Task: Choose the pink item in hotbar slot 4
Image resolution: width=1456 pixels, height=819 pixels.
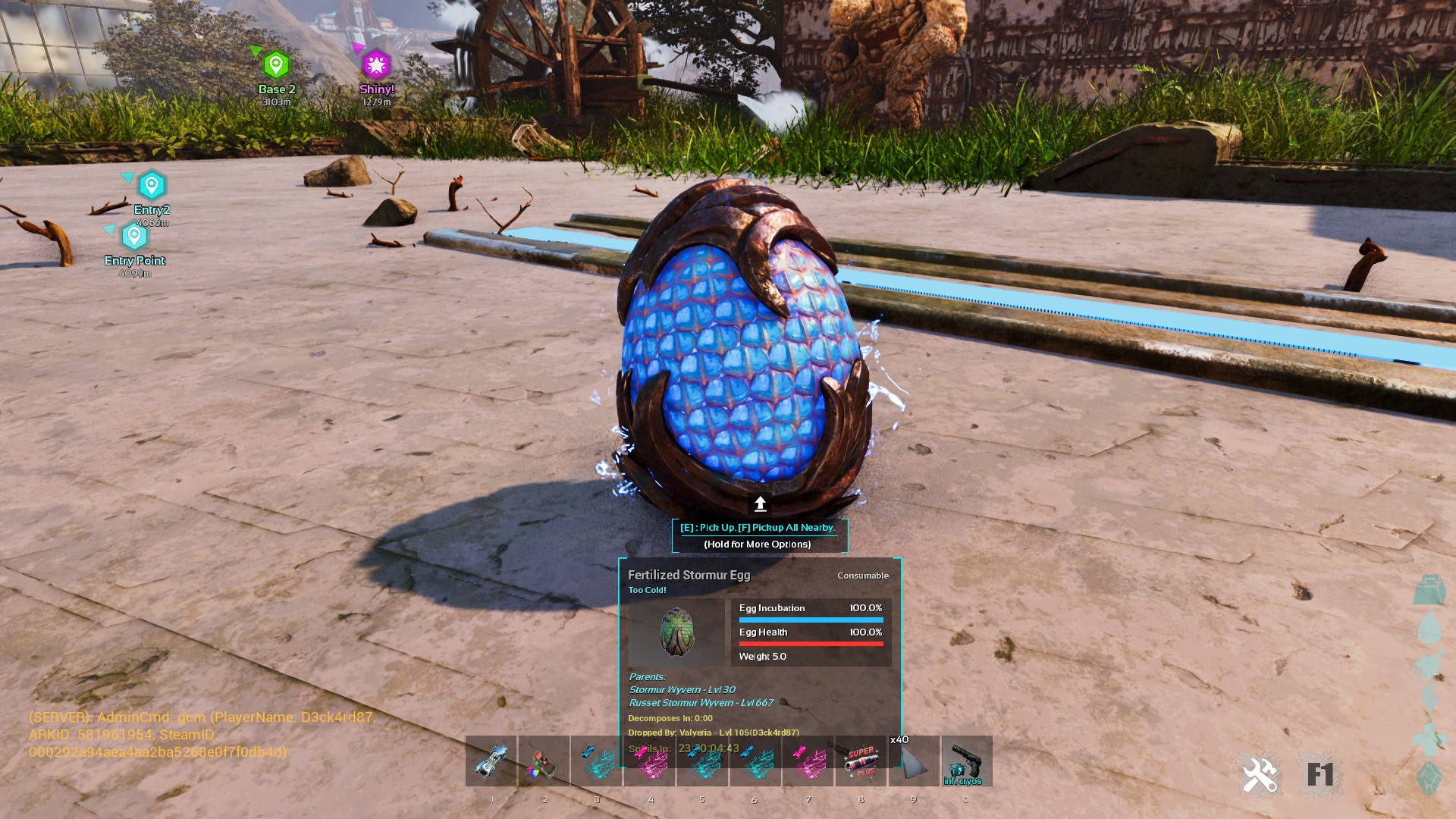Action: point(650,761)
